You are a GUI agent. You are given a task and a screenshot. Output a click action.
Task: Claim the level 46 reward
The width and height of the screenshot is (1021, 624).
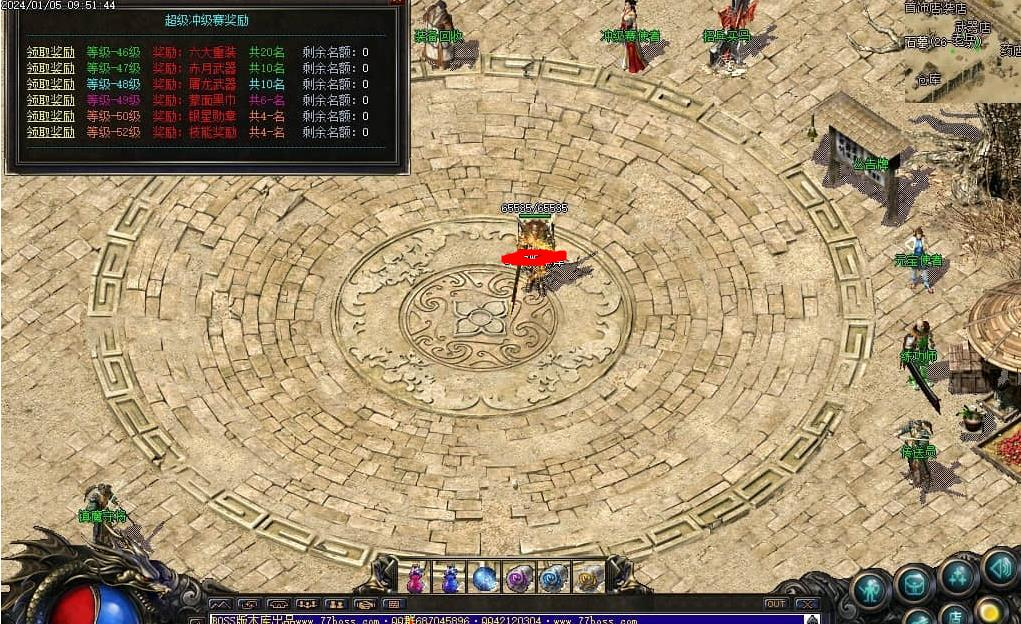click(50, 52)
